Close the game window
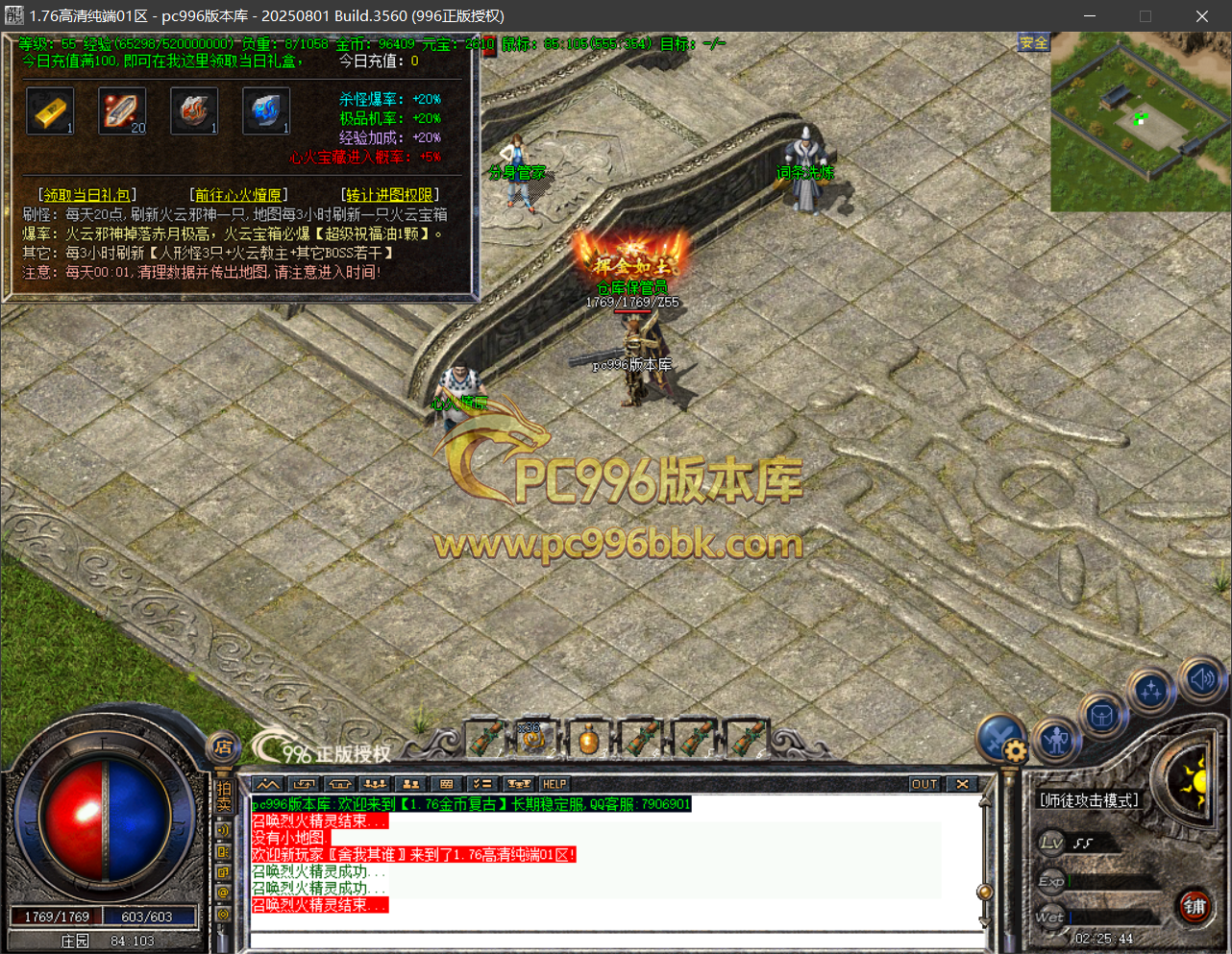 (x=1201, y=16)
